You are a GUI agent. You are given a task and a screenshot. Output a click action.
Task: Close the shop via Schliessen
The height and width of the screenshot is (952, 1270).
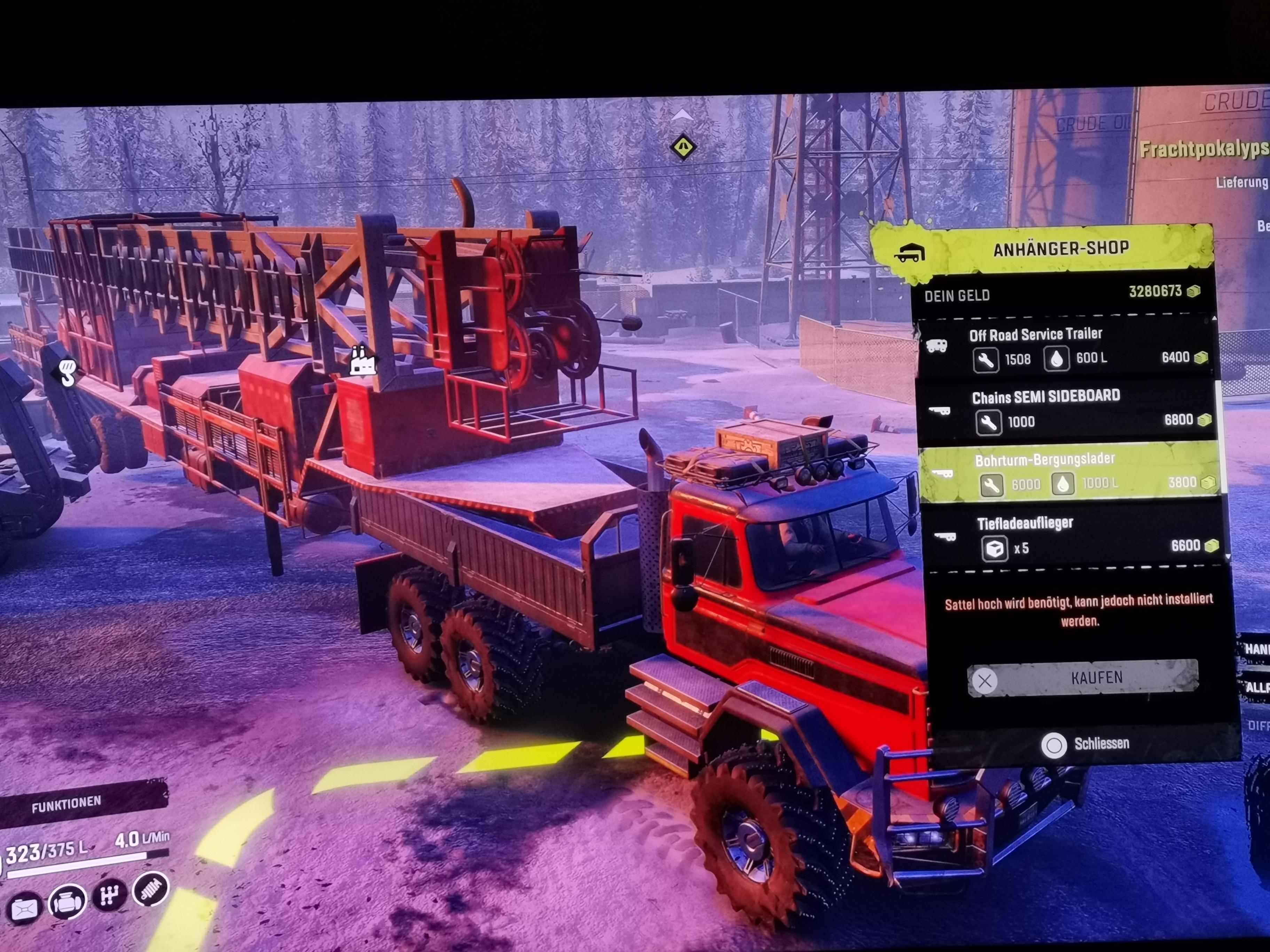click(1085, 744)
